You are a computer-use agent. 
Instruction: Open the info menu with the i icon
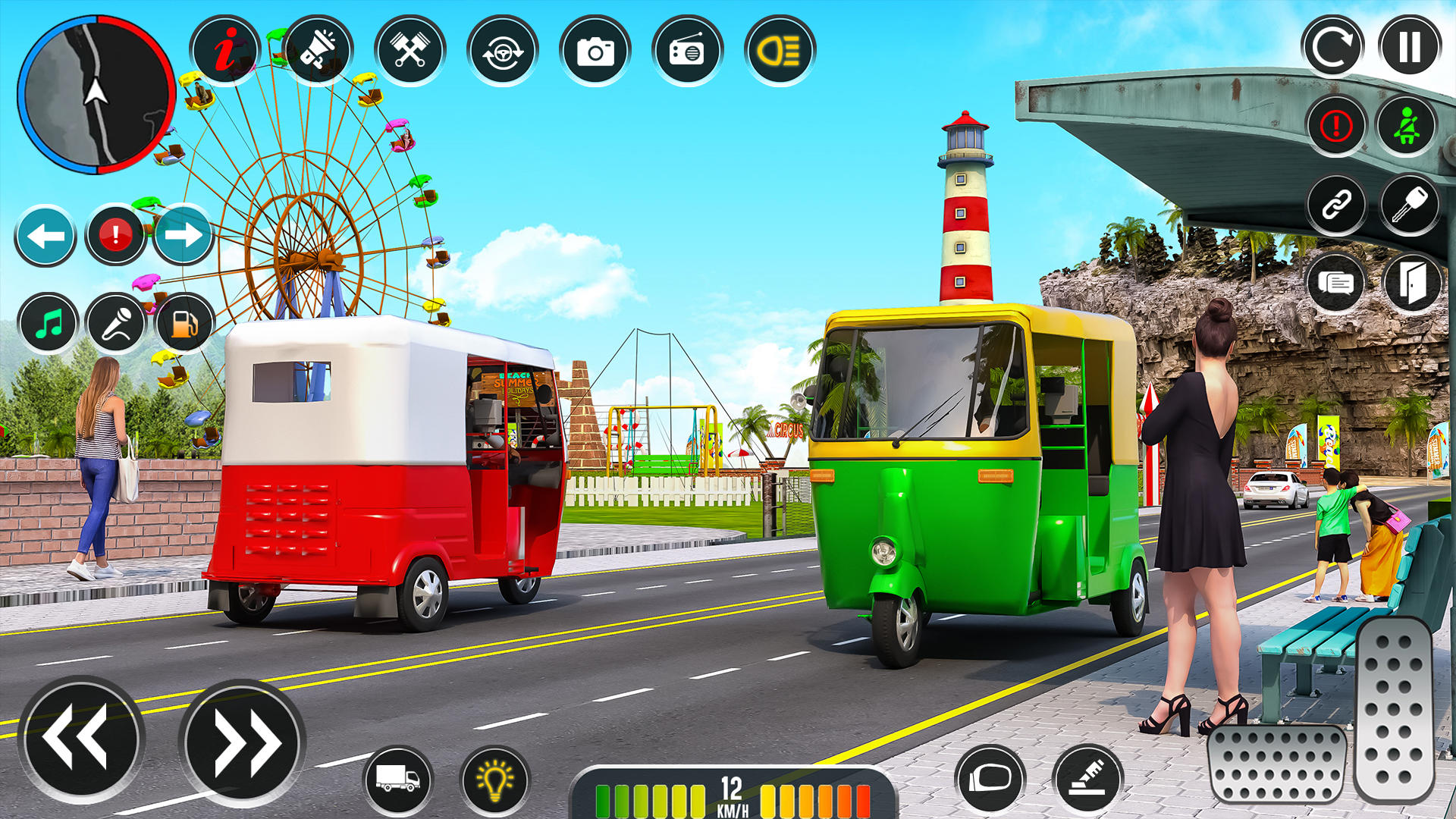click(227, 49)
